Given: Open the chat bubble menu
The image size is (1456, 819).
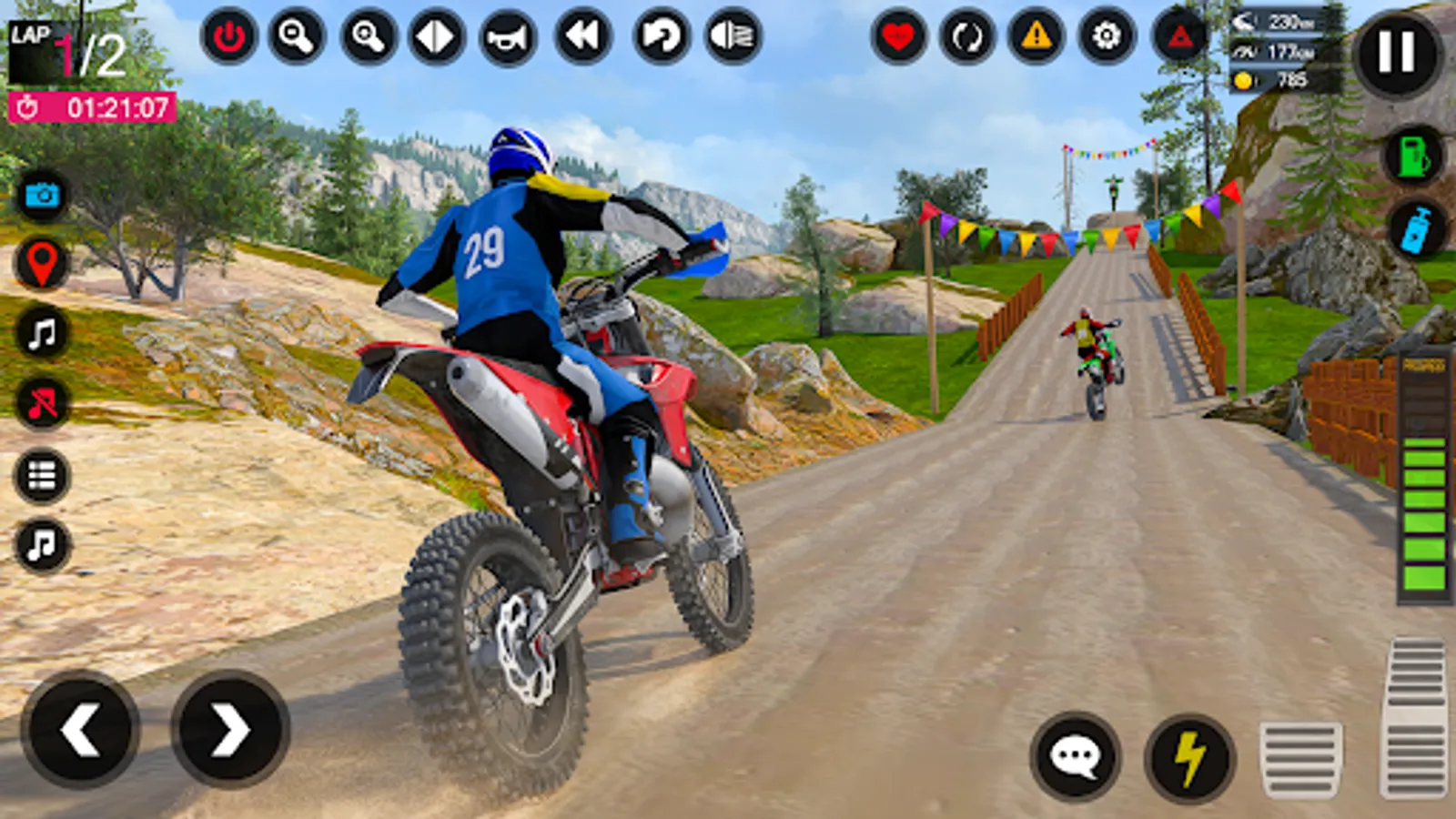Looking at the screenshot, I should (1078, 755).
